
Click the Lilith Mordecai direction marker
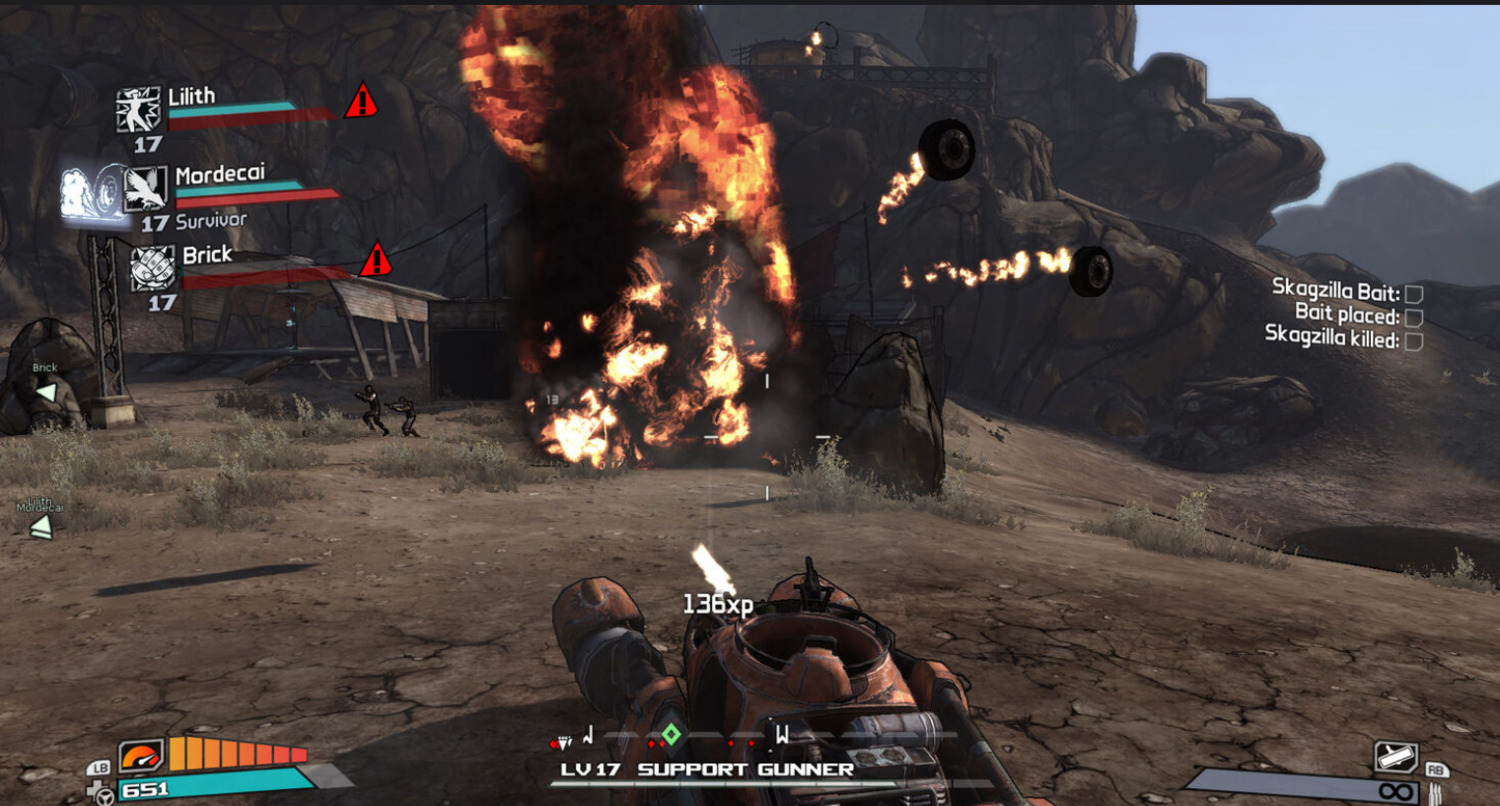pyautogui.click(x=41, y=526)
